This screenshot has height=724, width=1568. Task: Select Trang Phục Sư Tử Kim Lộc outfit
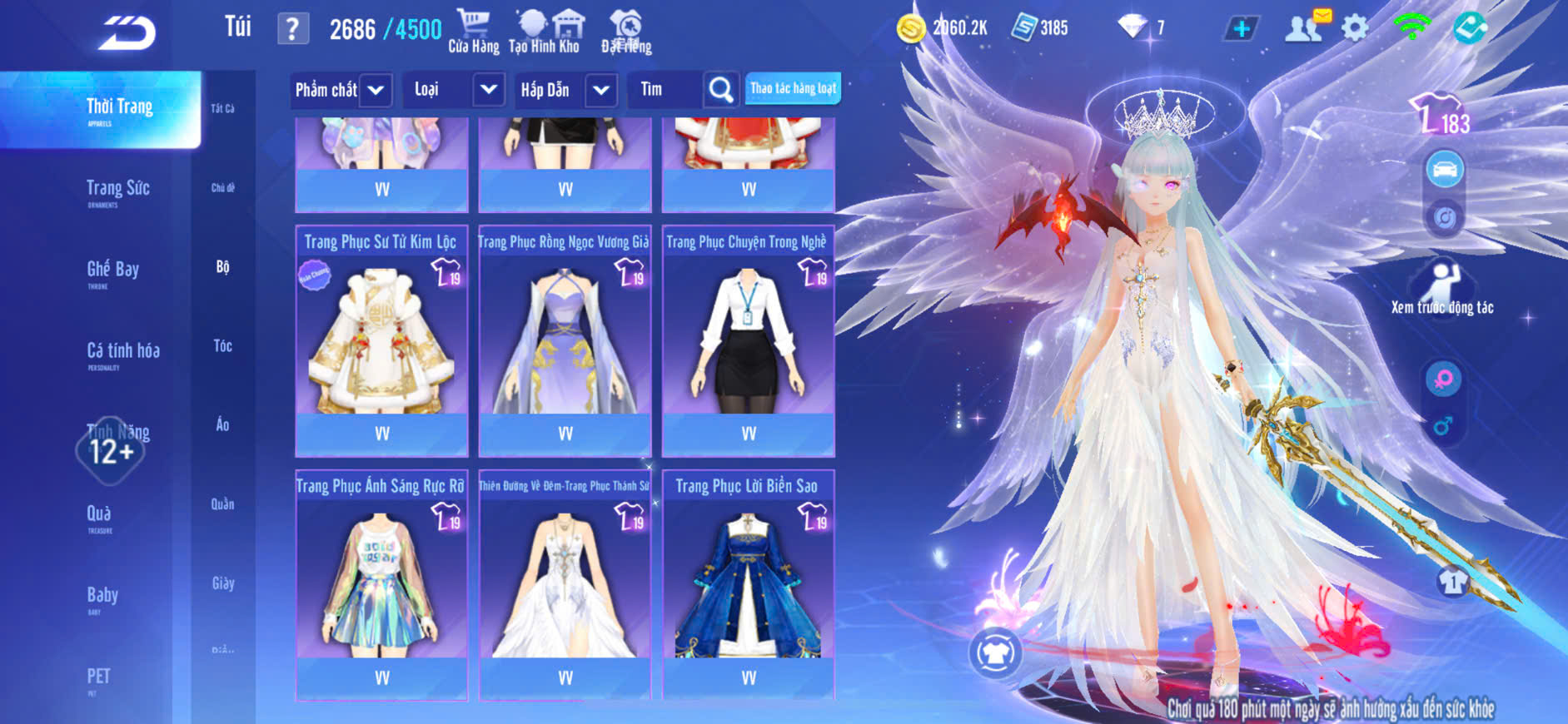(381, 341)
